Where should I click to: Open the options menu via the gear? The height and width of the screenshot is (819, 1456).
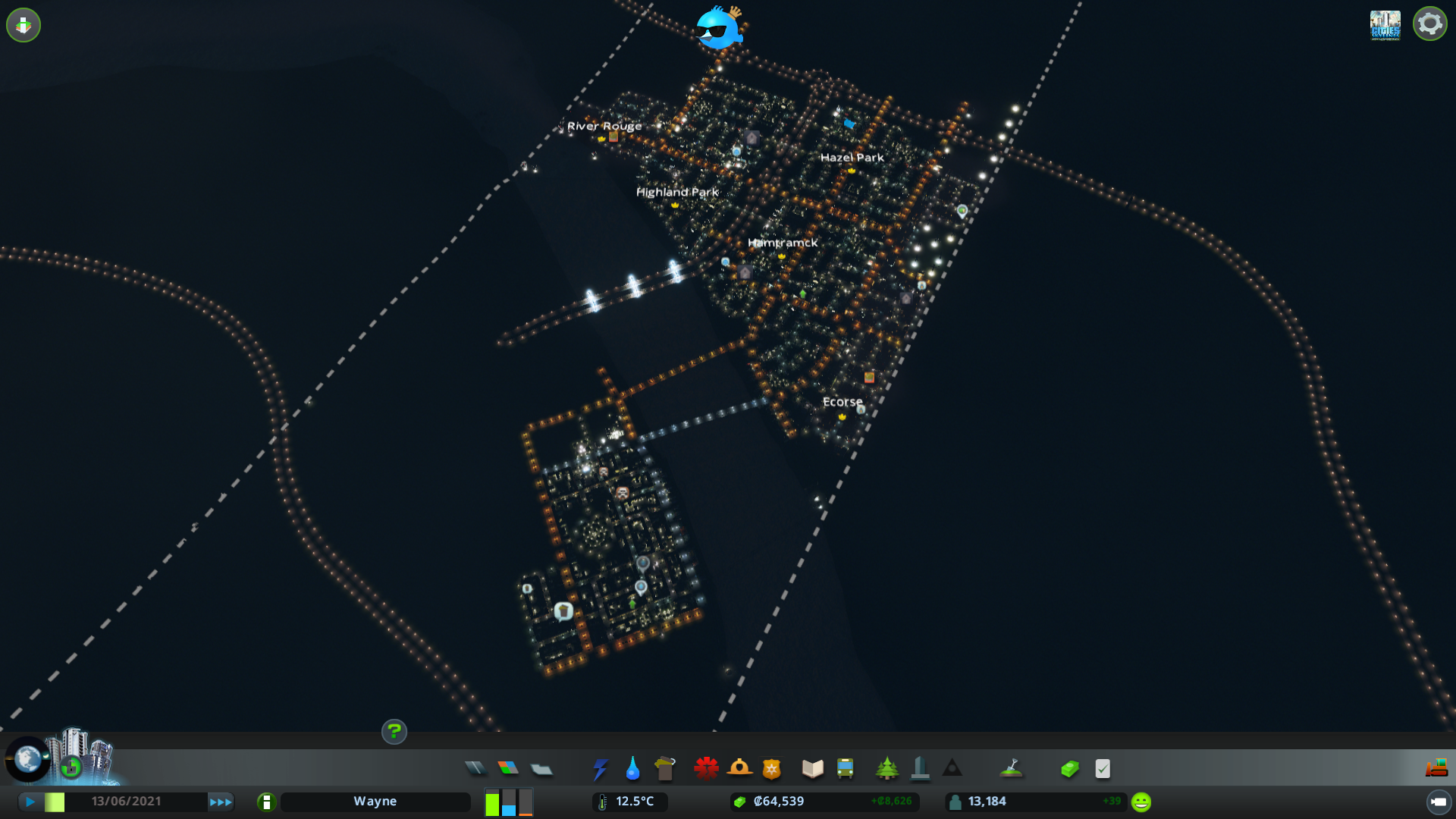point(1429,24)
